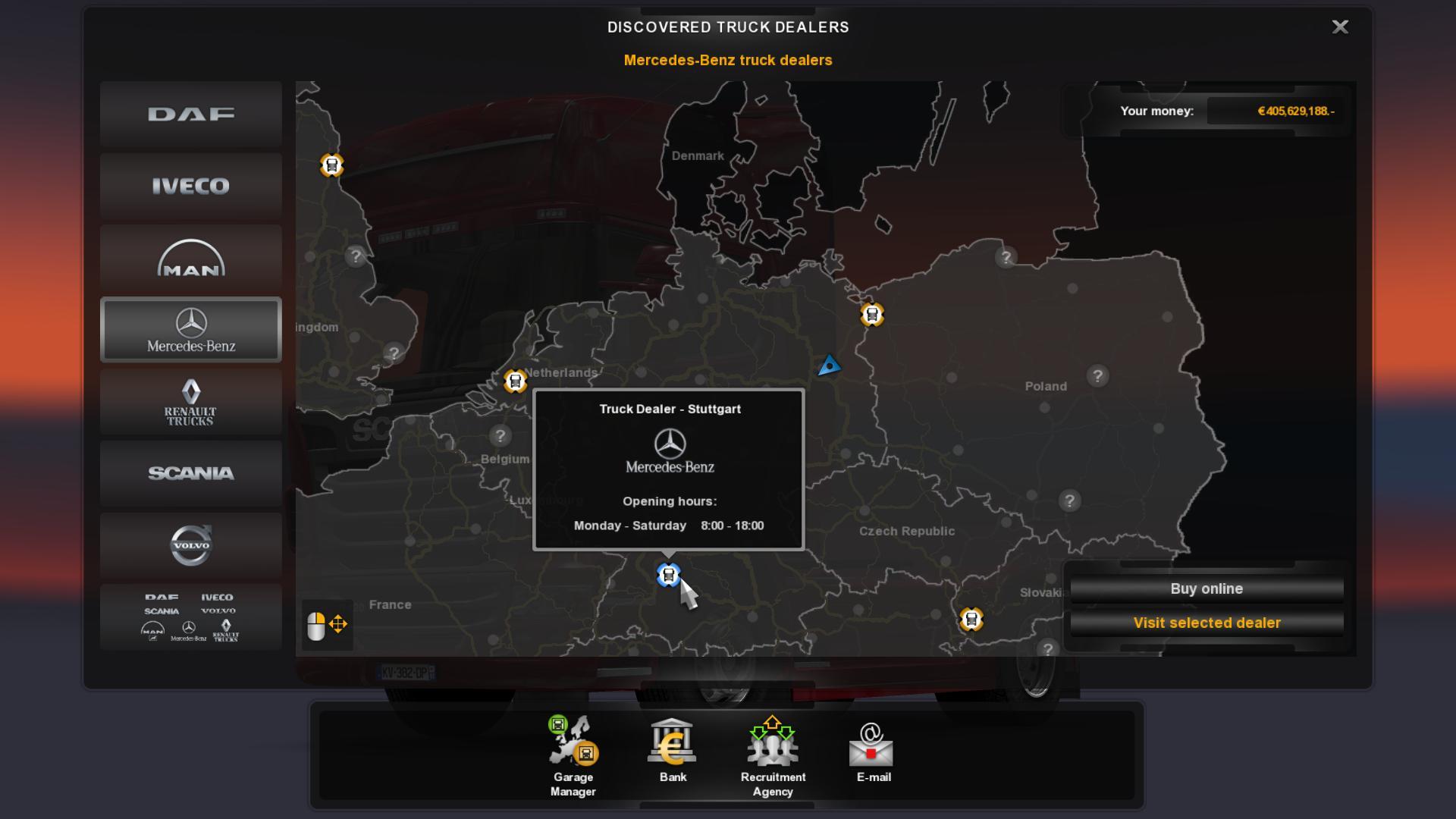The width and height of the screenshot is (1456, 819).
Task: Close the truck dealers window
Action: click(1340, 27)
